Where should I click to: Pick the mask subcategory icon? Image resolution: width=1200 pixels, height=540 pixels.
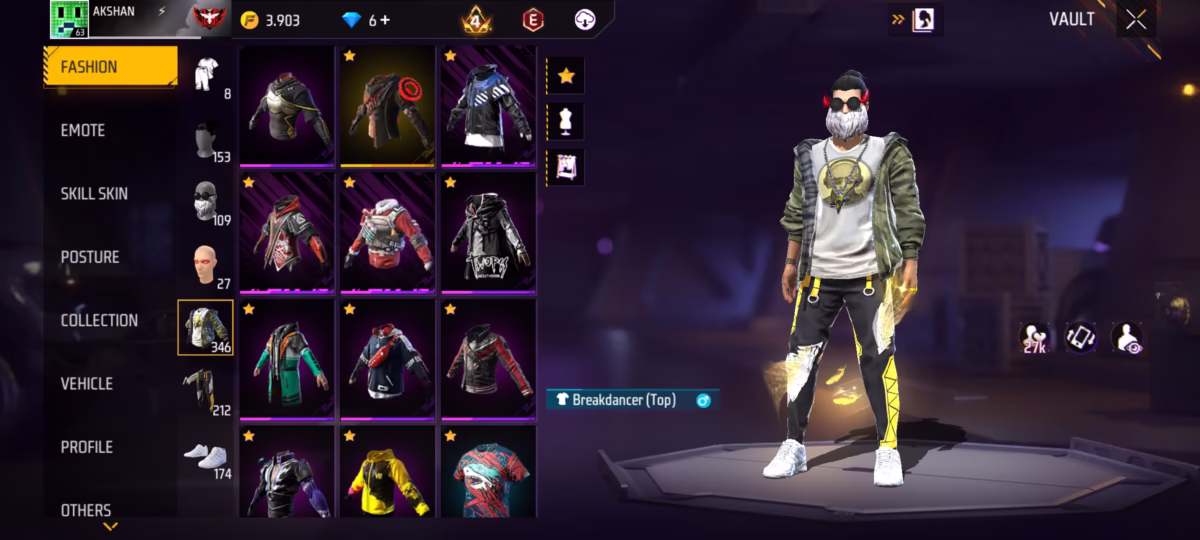click(x=205, y=201)
